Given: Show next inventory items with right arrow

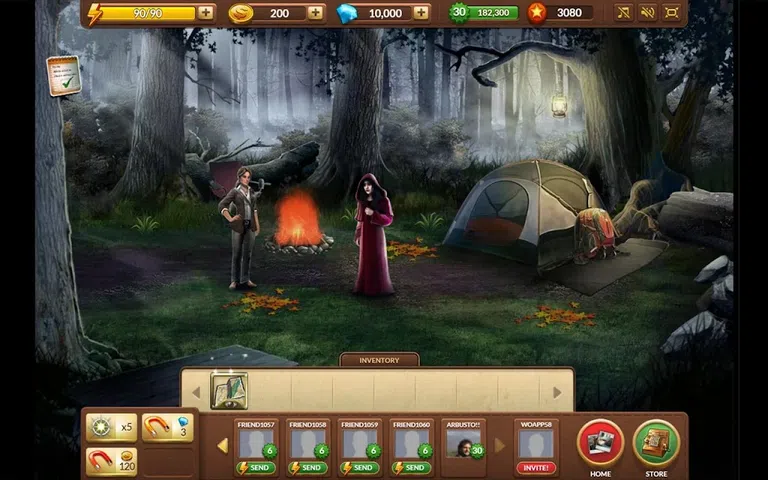Looking at the screenshot, I should click(557, 392).
